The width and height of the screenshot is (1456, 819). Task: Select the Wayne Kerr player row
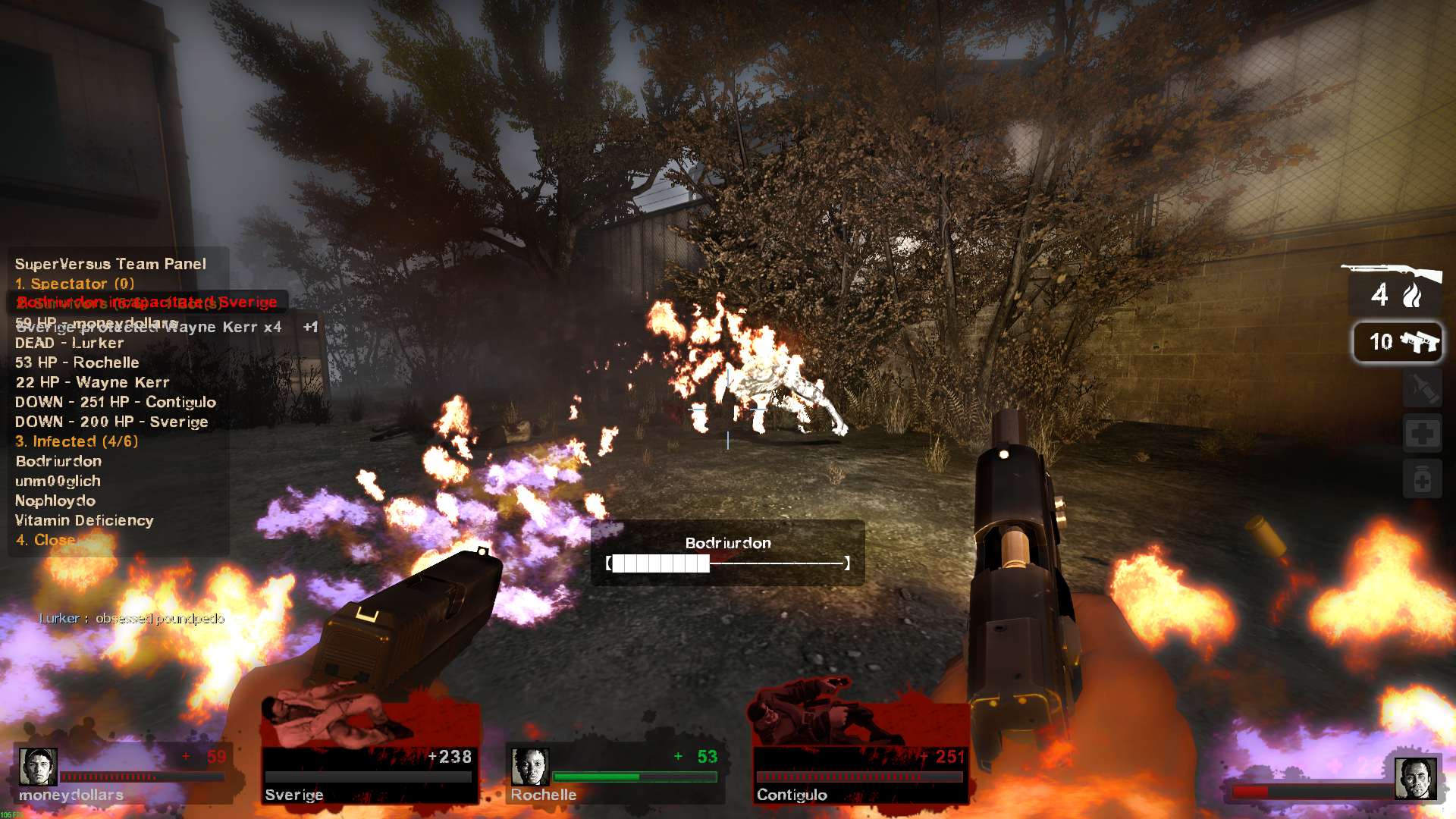93,382
